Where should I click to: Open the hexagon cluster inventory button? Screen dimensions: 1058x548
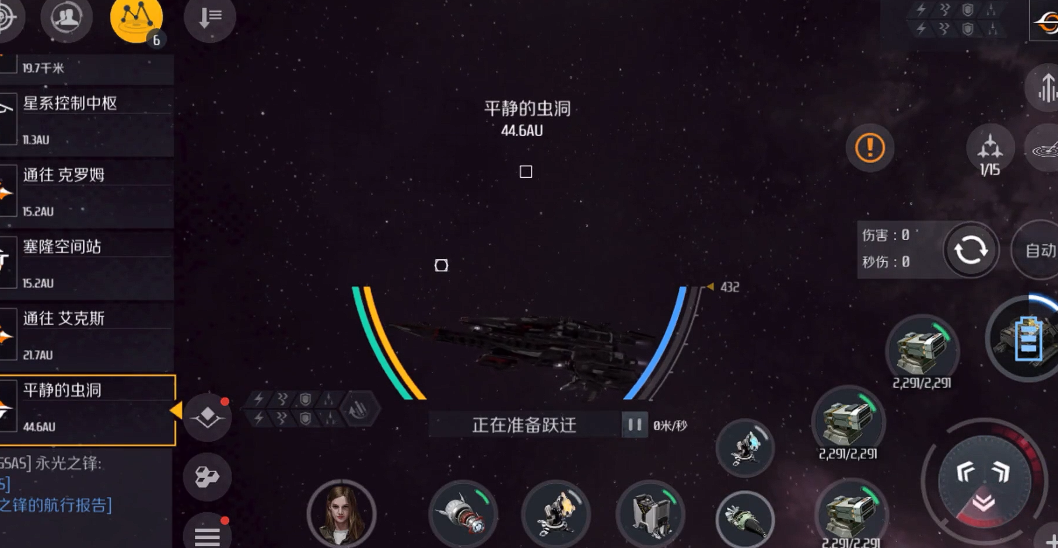click(207, 476)
